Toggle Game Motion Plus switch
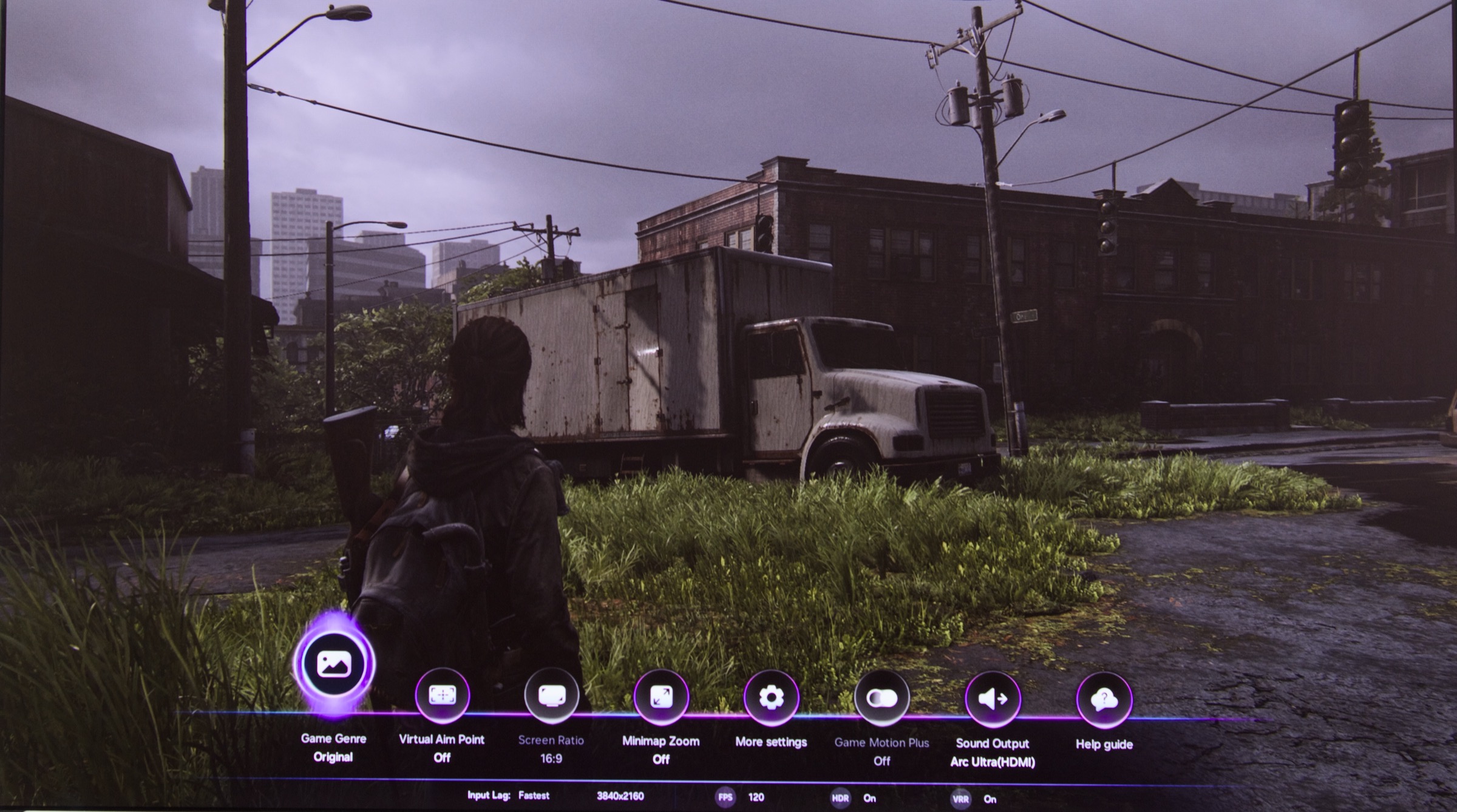Viewport: 1457px width, 812px height. coord(881,699)
